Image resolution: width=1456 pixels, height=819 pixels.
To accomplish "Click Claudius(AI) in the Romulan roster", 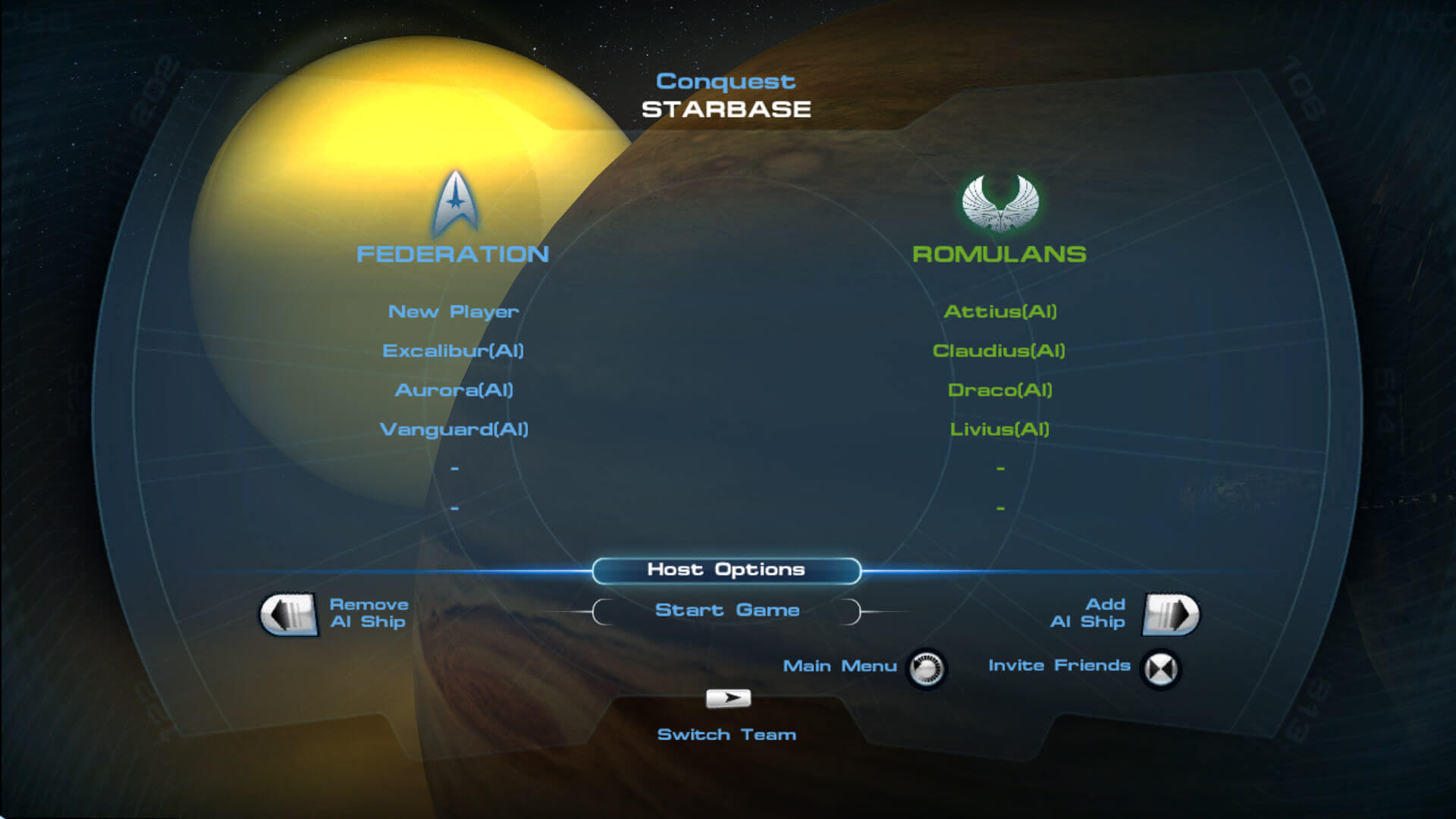I will [x=999, y=351].
